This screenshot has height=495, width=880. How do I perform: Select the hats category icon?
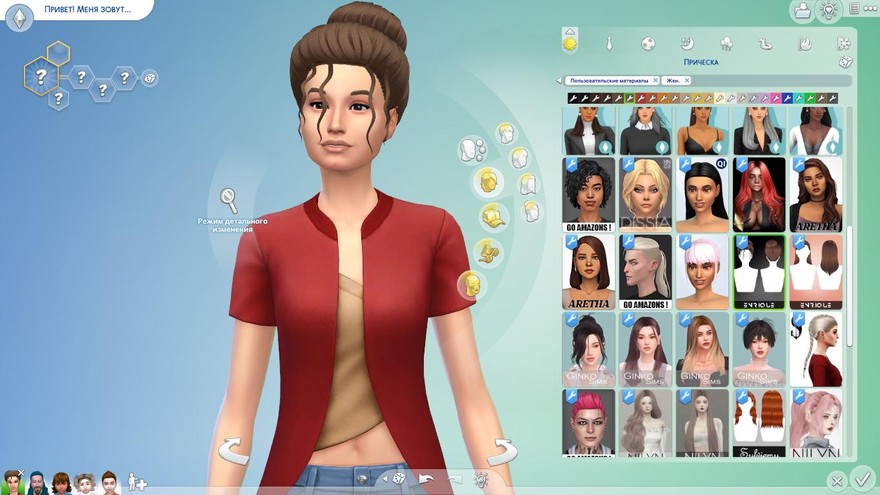[x=489, y=215]
